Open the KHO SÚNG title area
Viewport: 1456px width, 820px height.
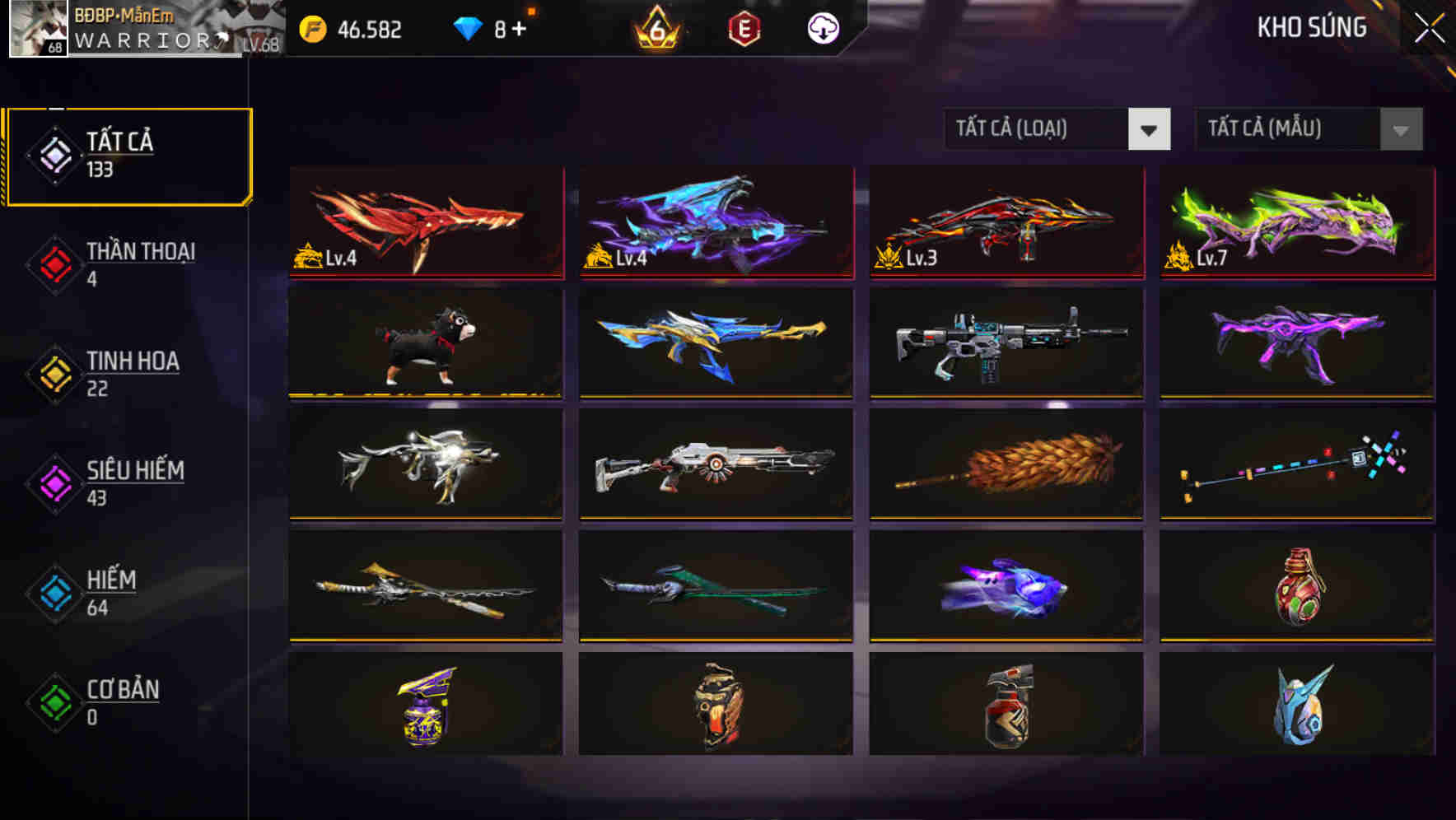pos(1311,28)
